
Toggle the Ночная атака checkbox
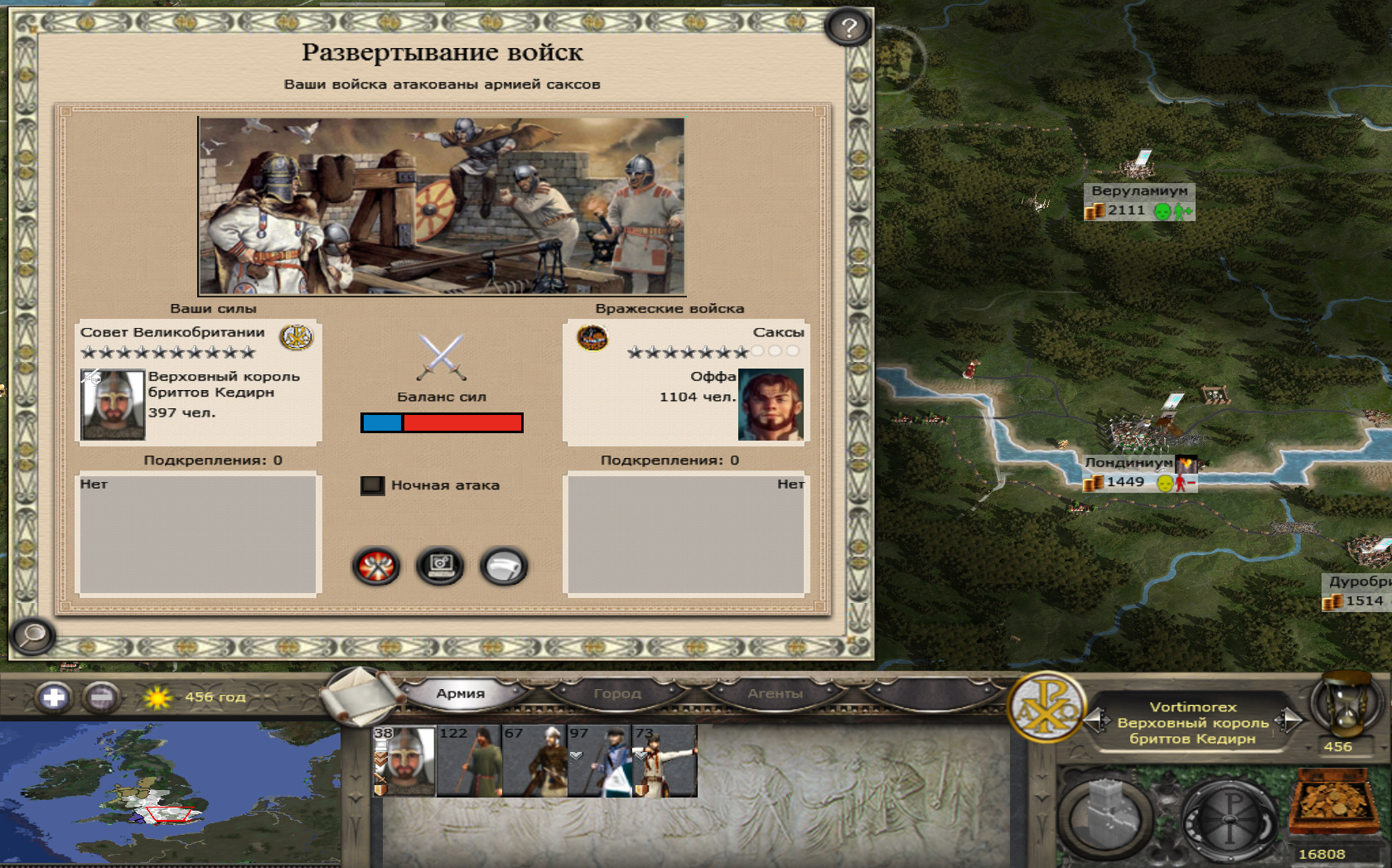[x=373, y=485]
